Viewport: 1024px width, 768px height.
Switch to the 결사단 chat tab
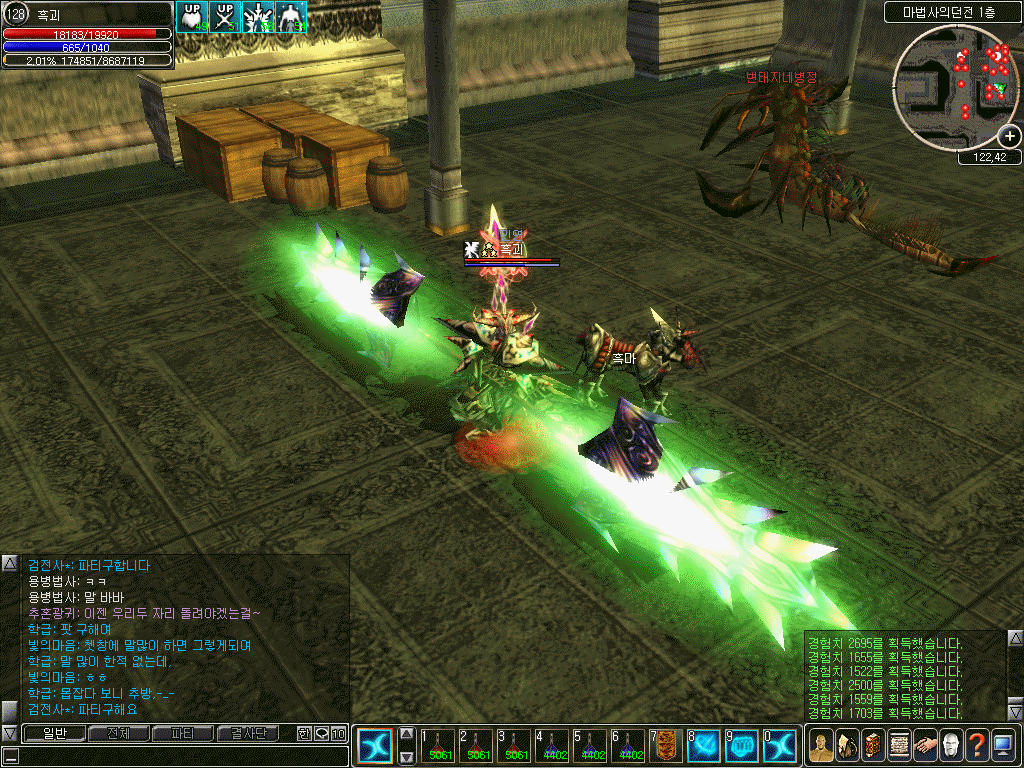pos(248,734)
